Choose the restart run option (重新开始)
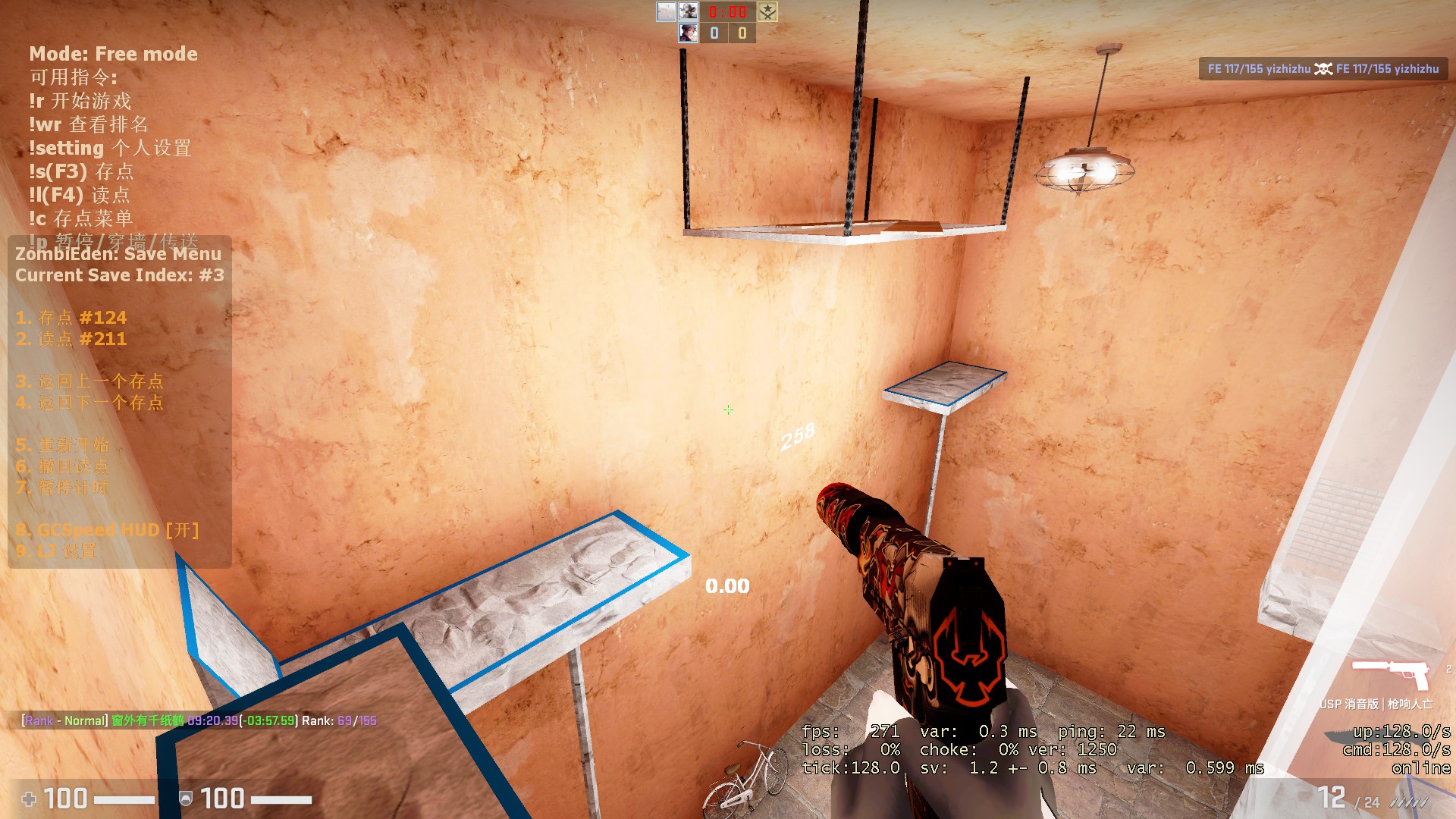The image size is (1456, 819). pos(63,445)
